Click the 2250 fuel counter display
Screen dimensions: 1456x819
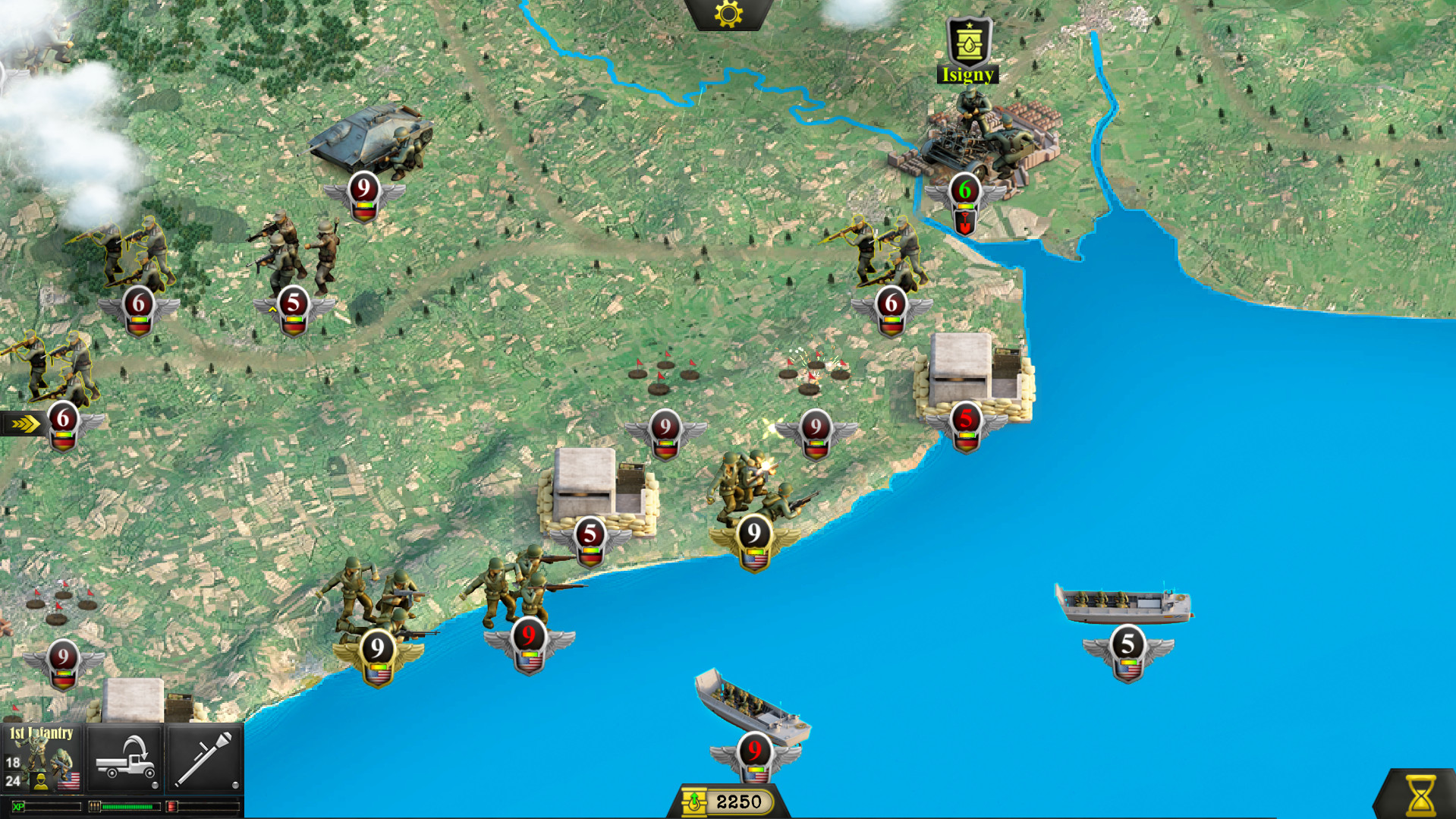point(739,800)
